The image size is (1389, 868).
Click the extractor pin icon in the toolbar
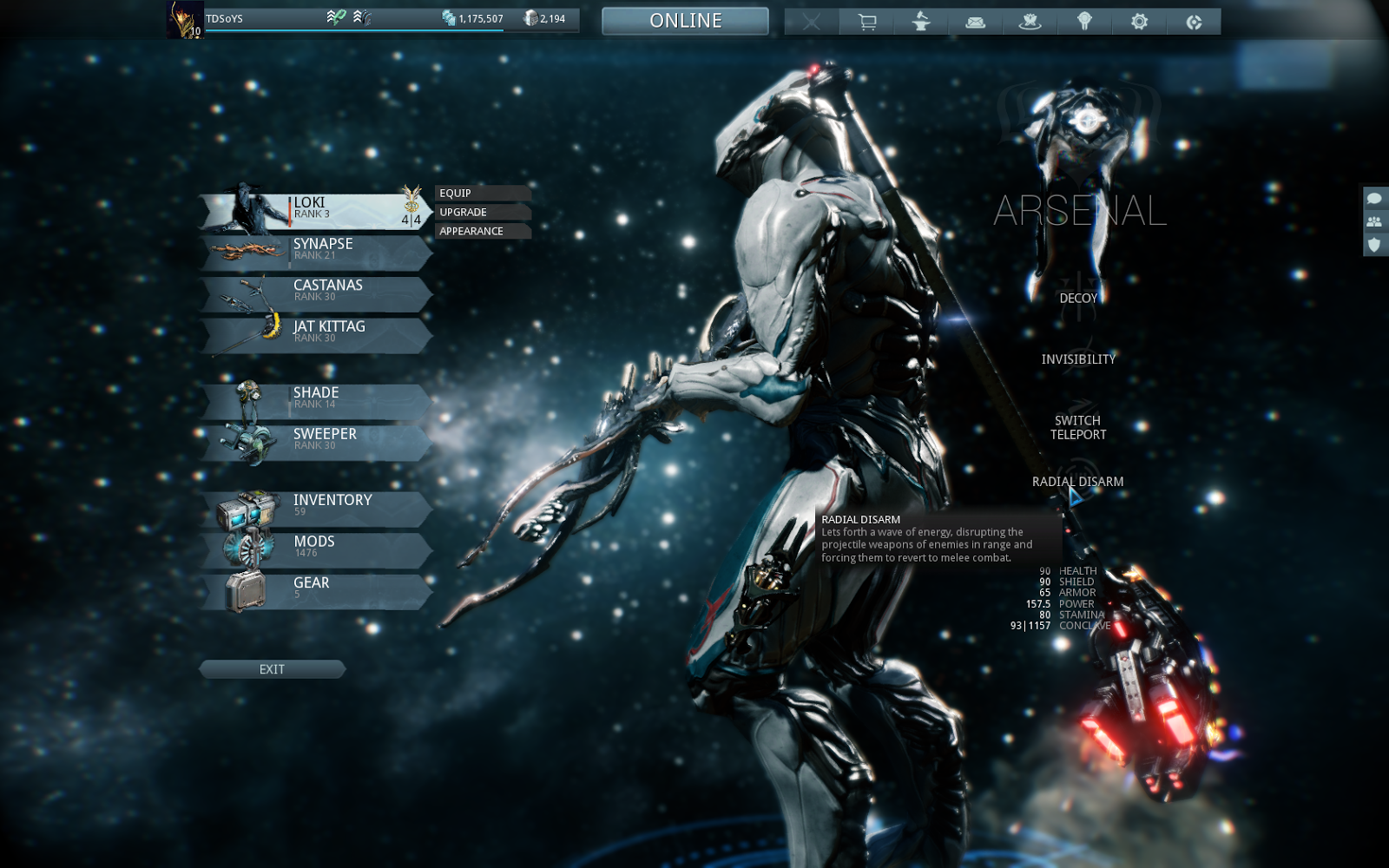pos(1085,21)
